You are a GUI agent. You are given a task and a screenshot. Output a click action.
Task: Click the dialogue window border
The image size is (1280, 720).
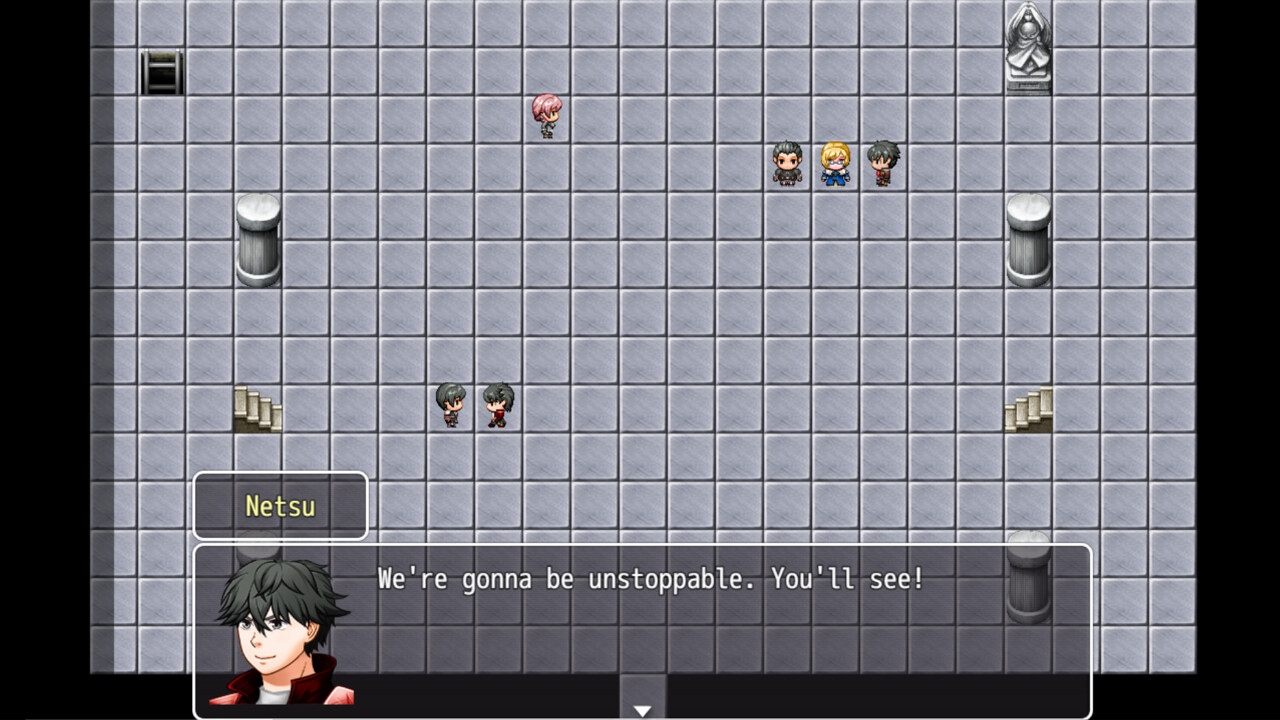650,545
